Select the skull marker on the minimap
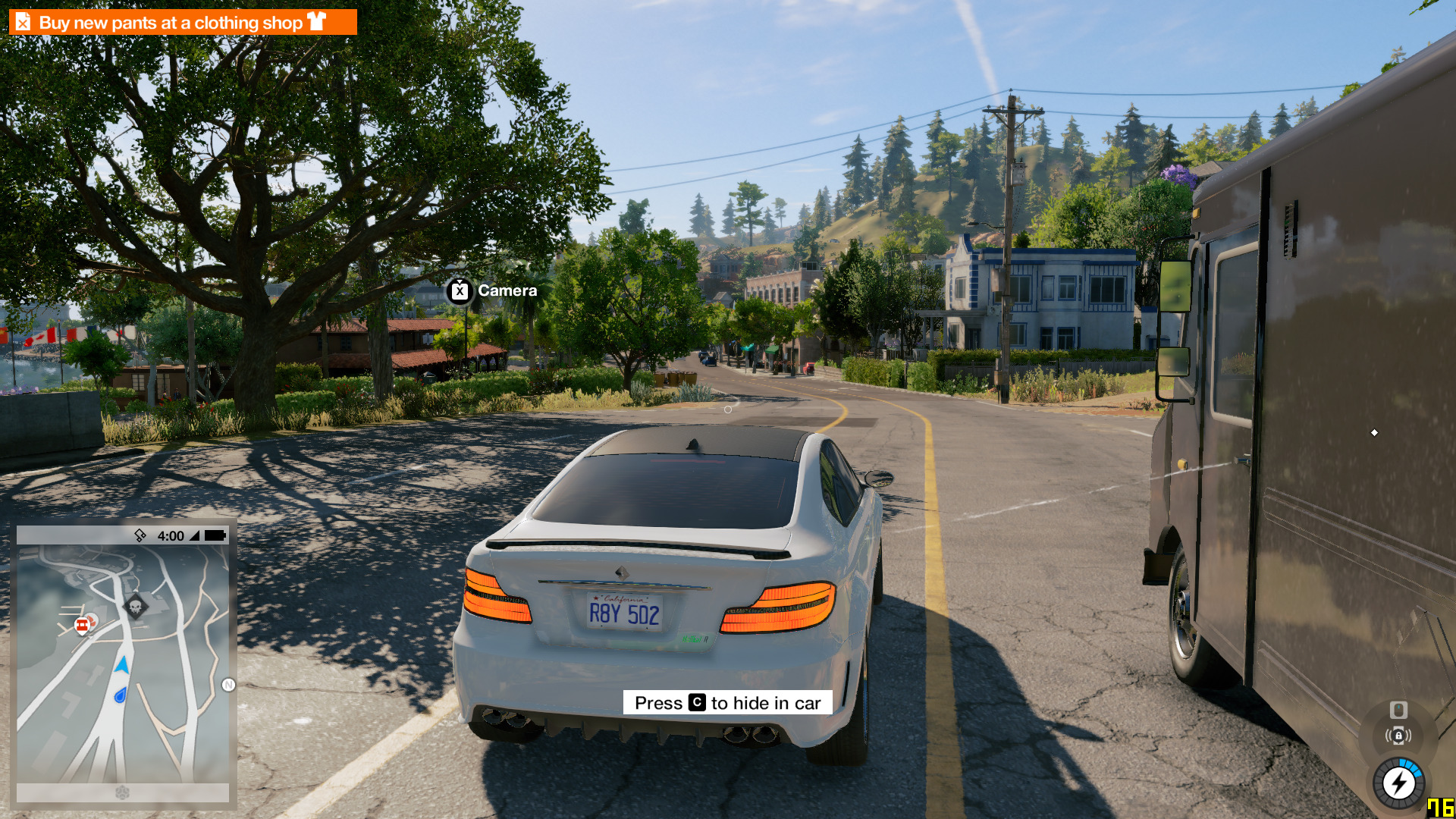 tap(136, 607)
